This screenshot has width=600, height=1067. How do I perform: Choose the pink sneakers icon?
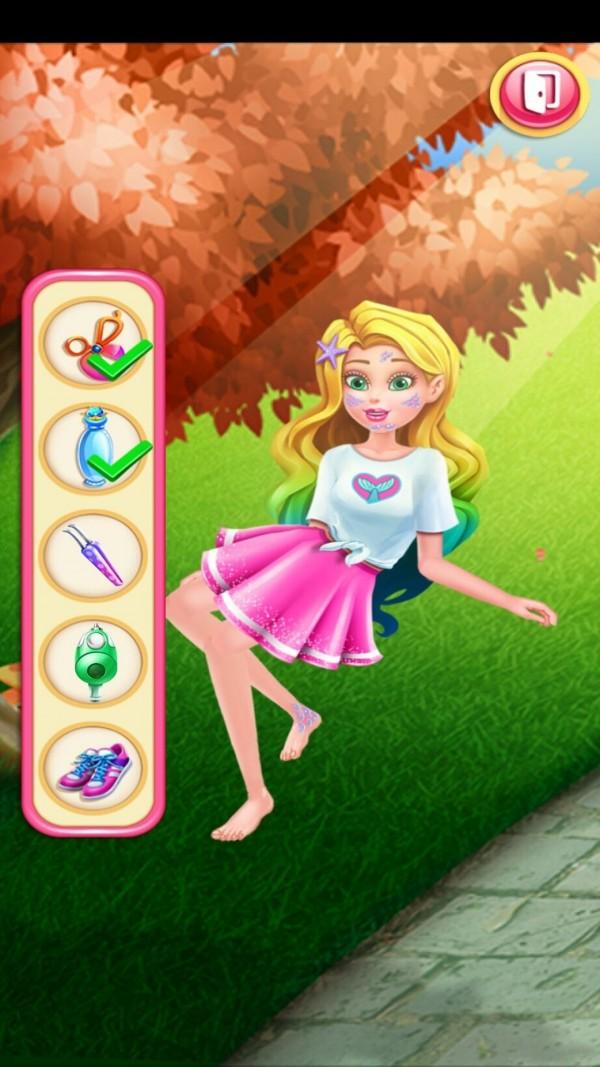coord(93,767)
